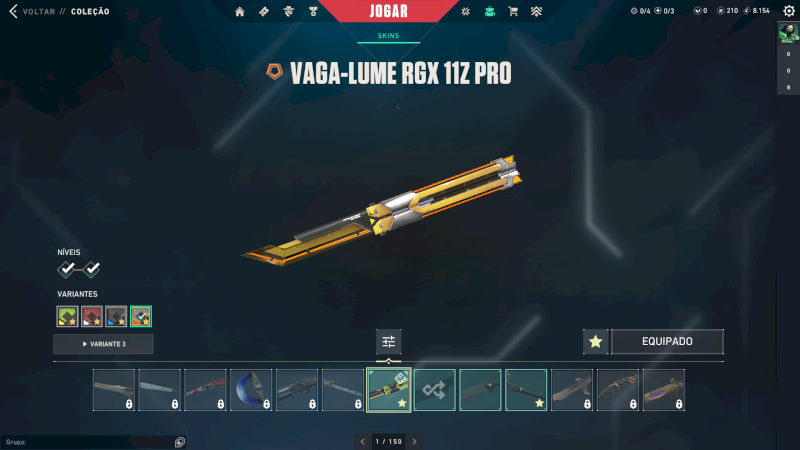Select the locked red-striped blade skin

205,390
